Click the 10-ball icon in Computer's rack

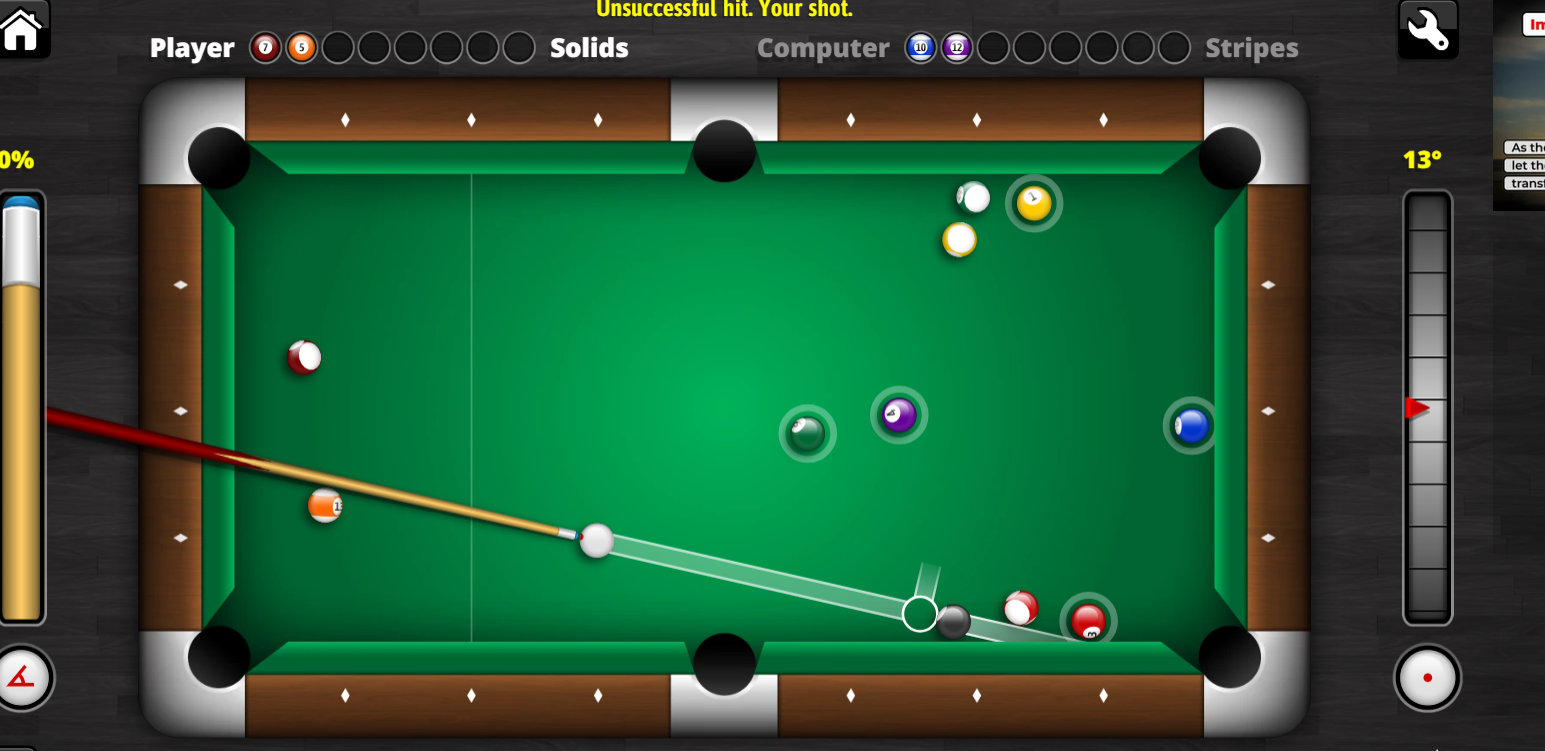pos(920,47)
